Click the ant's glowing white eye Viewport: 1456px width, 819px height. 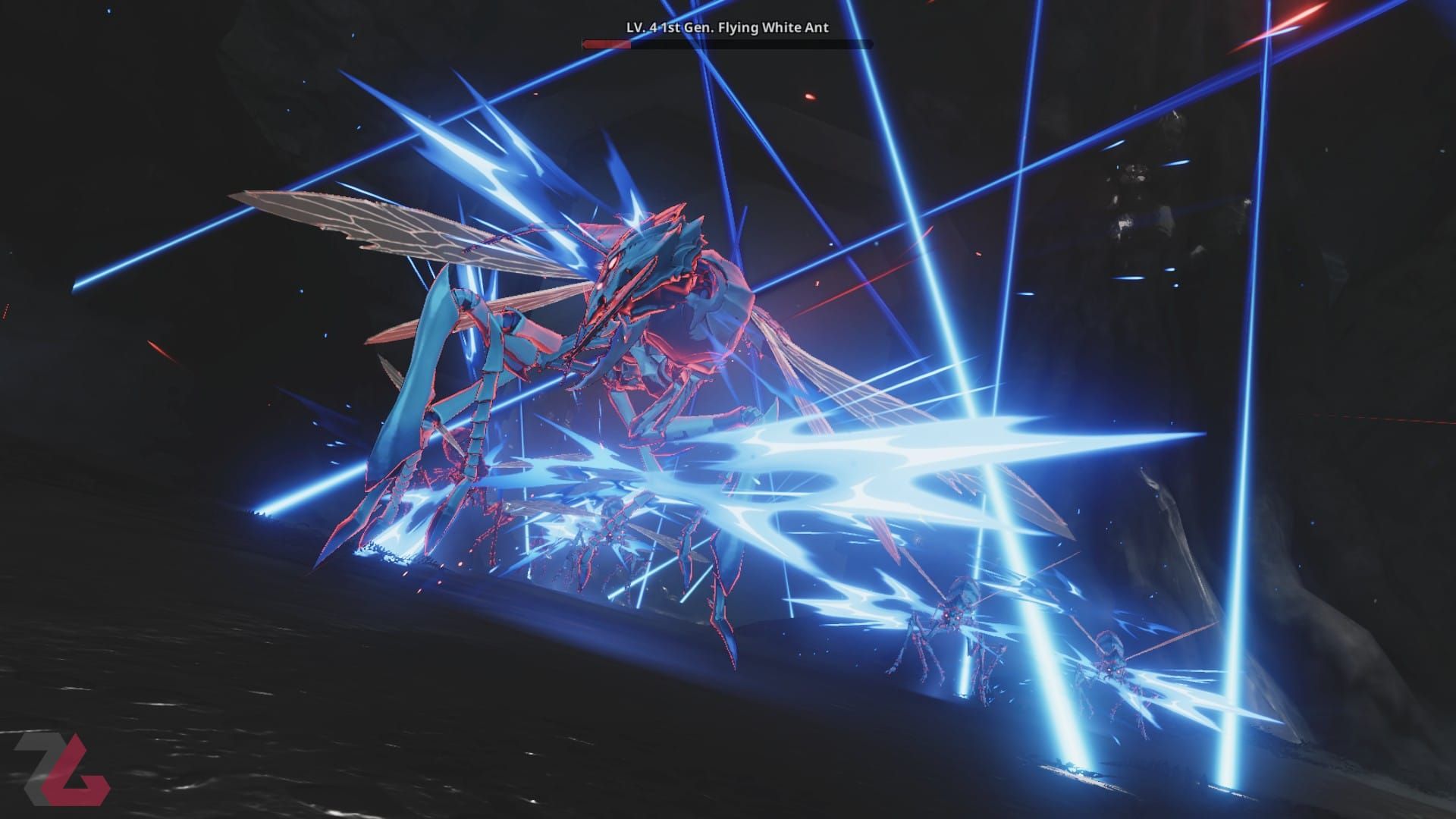coord(613,262)
